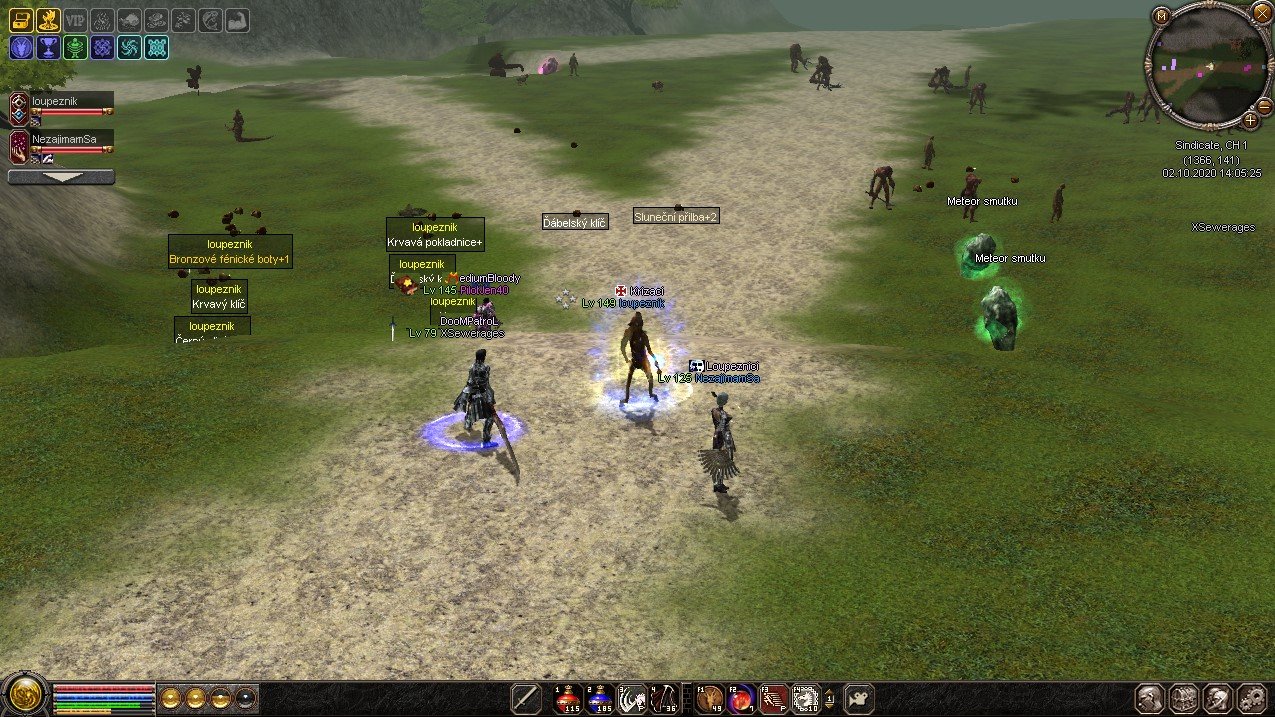Click the blue trophy cup buff icon
The height and width of the screenshot is (717, 1275).
tap(48, 46)
